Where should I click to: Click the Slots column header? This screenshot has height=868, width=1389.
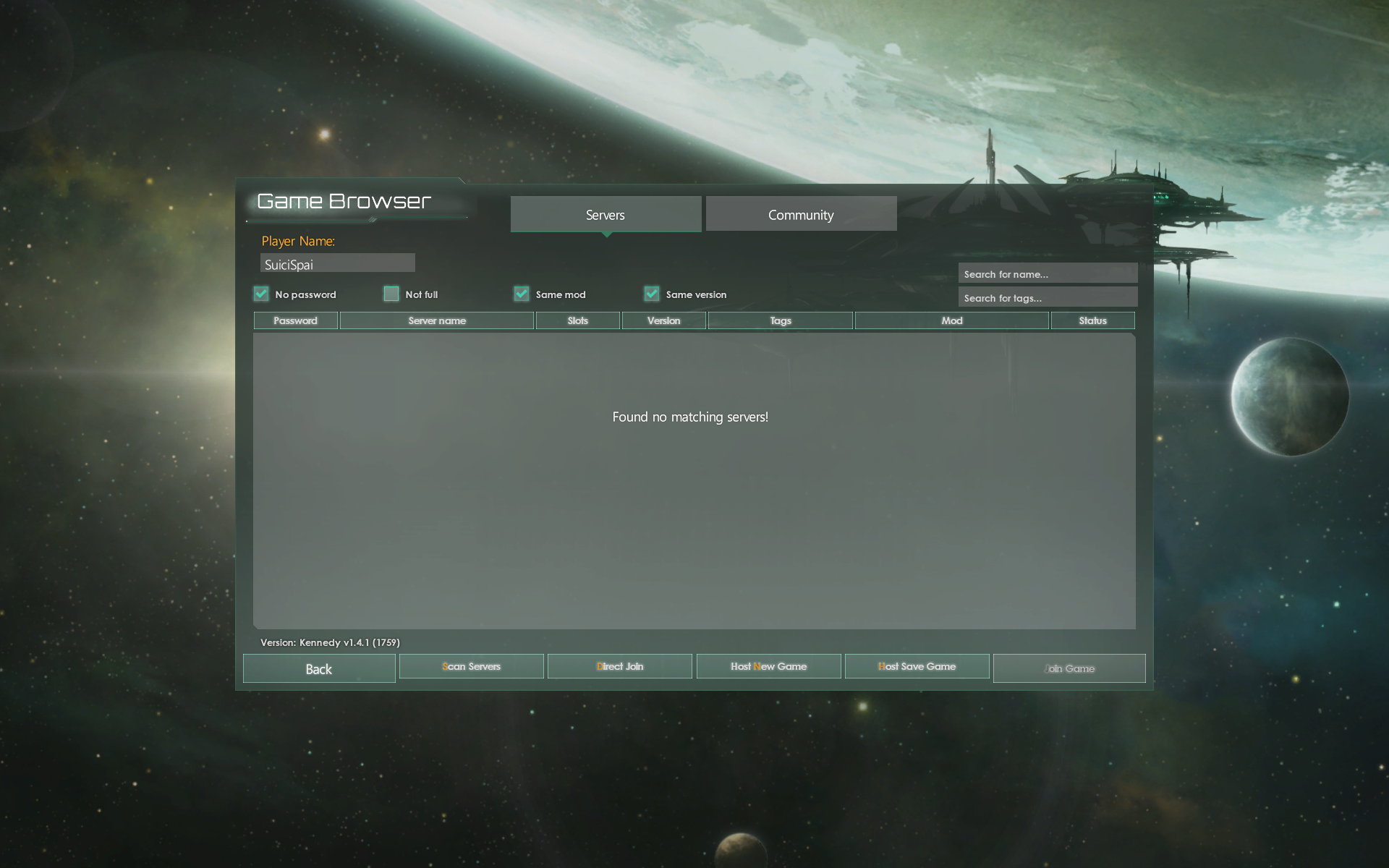coord(577,320)
